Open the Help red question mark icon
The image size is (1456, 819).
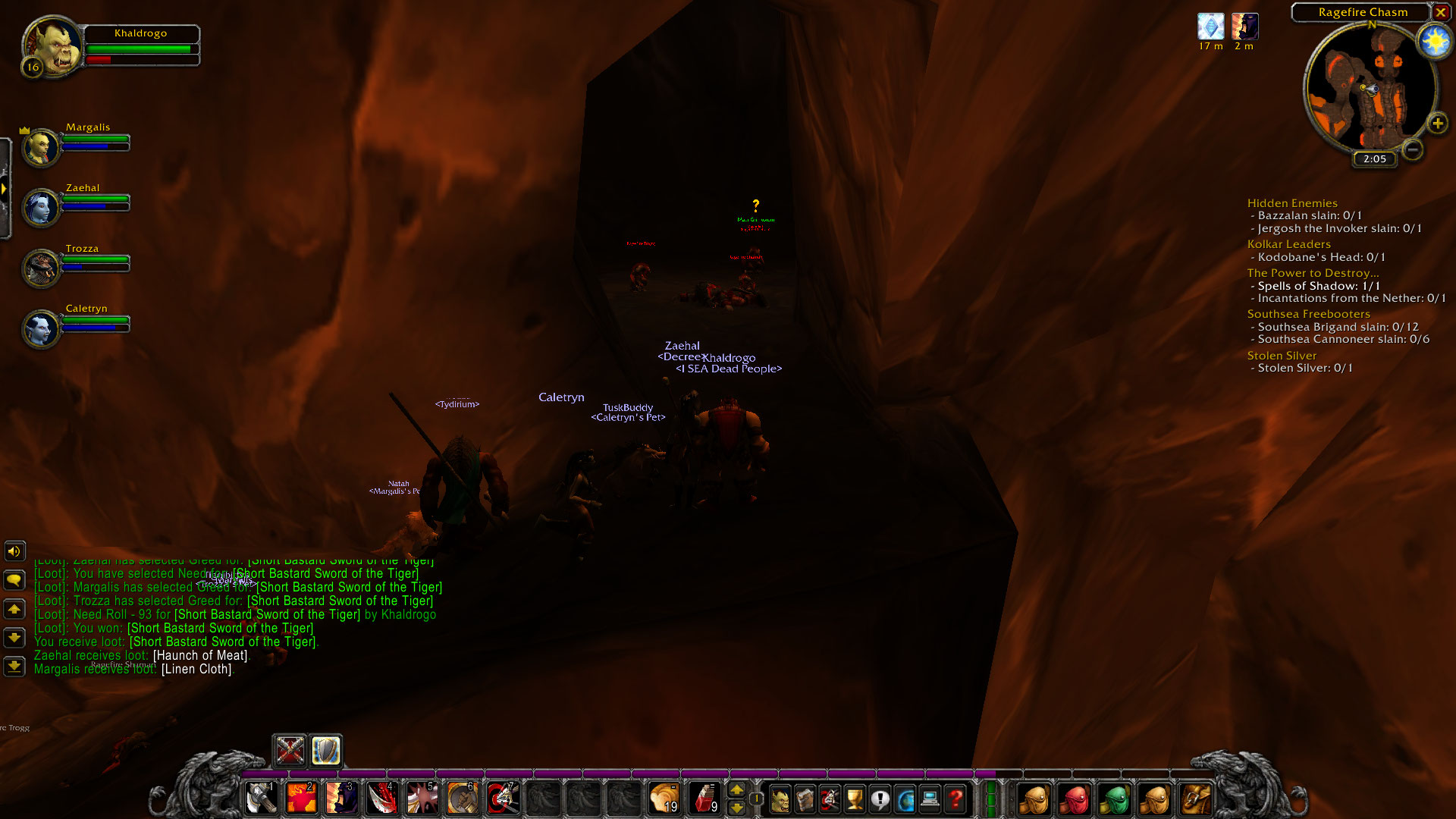point(955,799)
